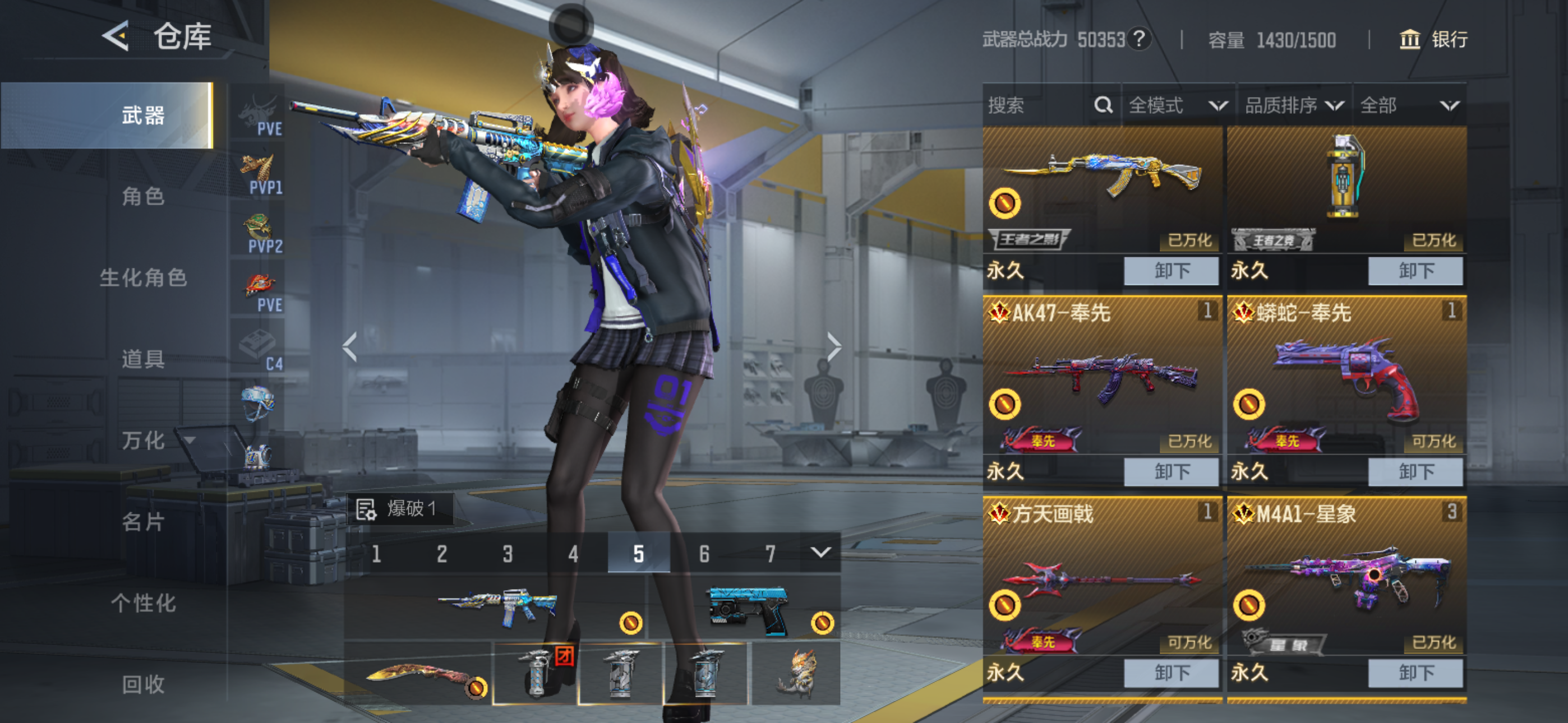Select the blue pistol secondary weapon slot
The image size is (1568, 723).
click(748, 608)
